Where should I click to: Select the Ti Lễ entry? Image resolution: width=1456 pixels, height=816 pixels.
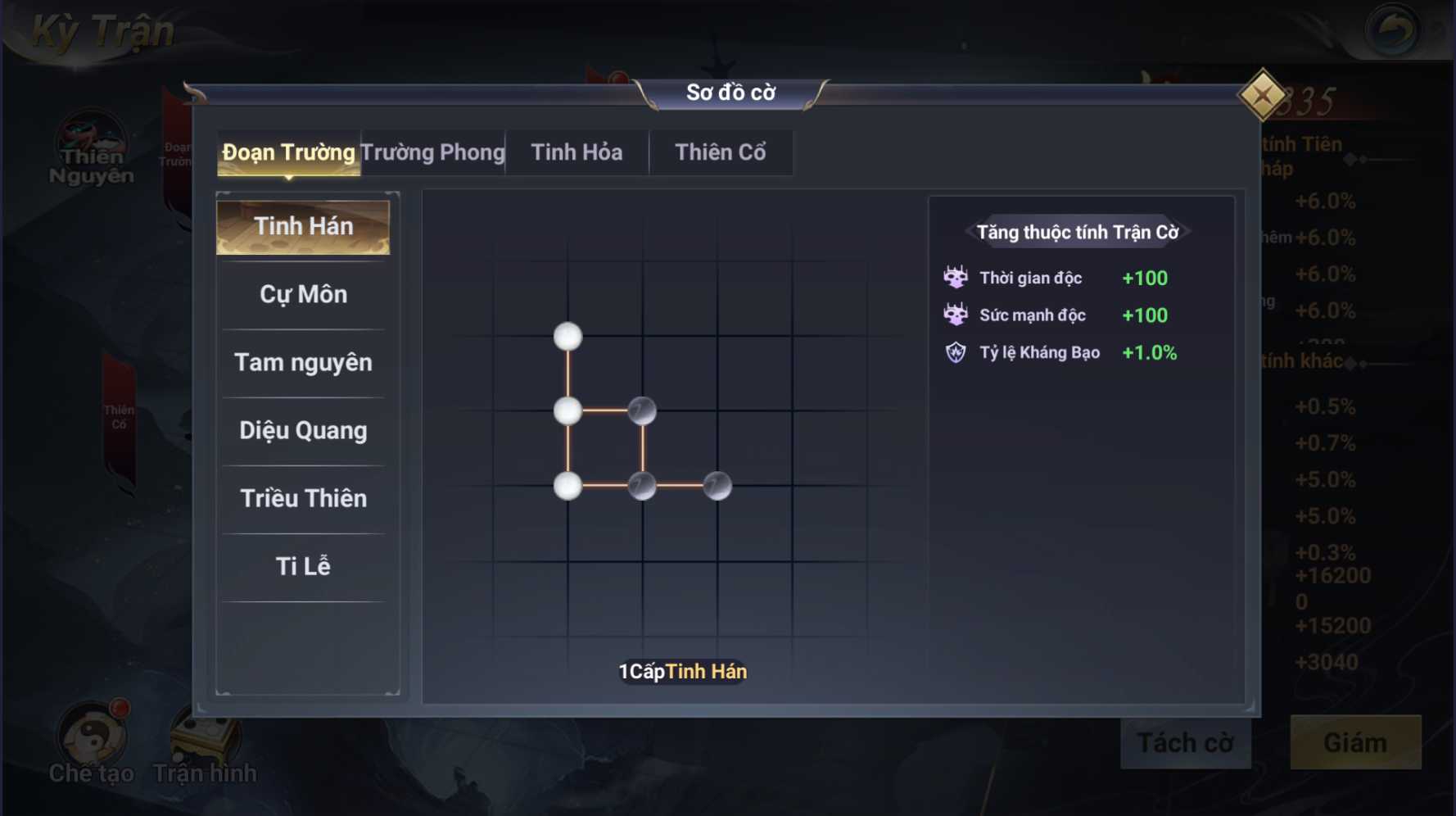pyautogui.click(x=303, y=567)
